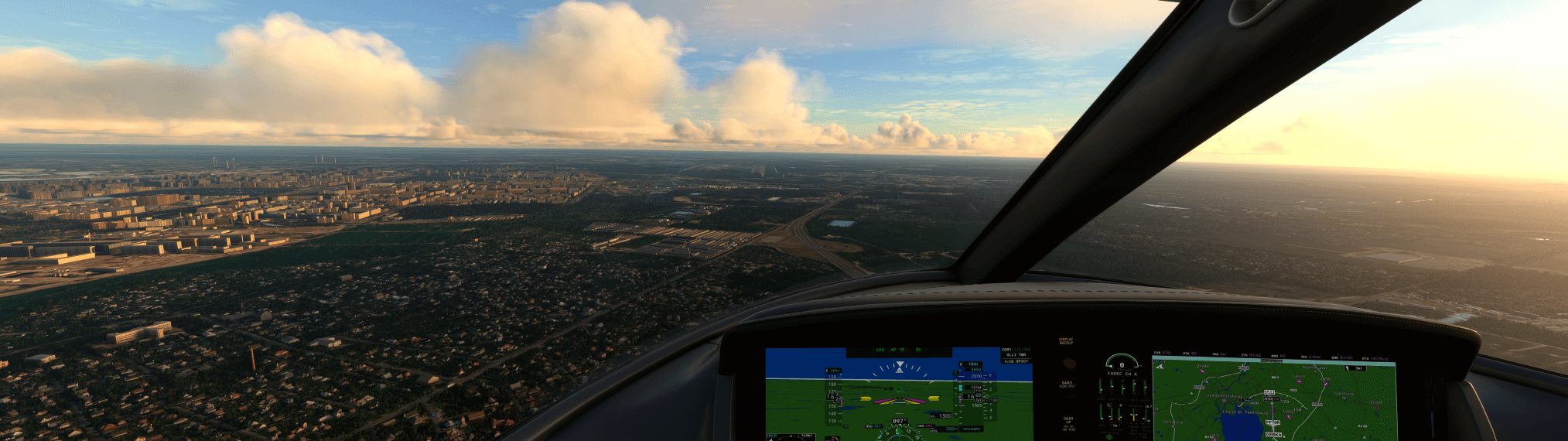
Task: Push the red Display Backup button
Action: pyautogui.click(x=1068, y=362)
